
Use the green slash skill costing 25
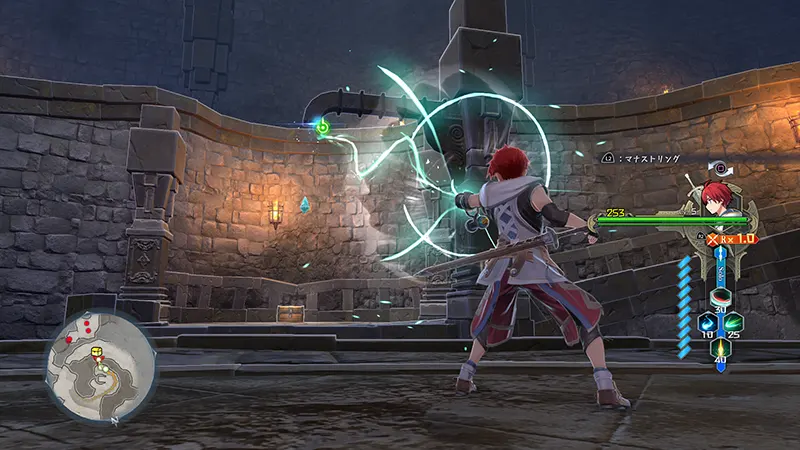734,322
